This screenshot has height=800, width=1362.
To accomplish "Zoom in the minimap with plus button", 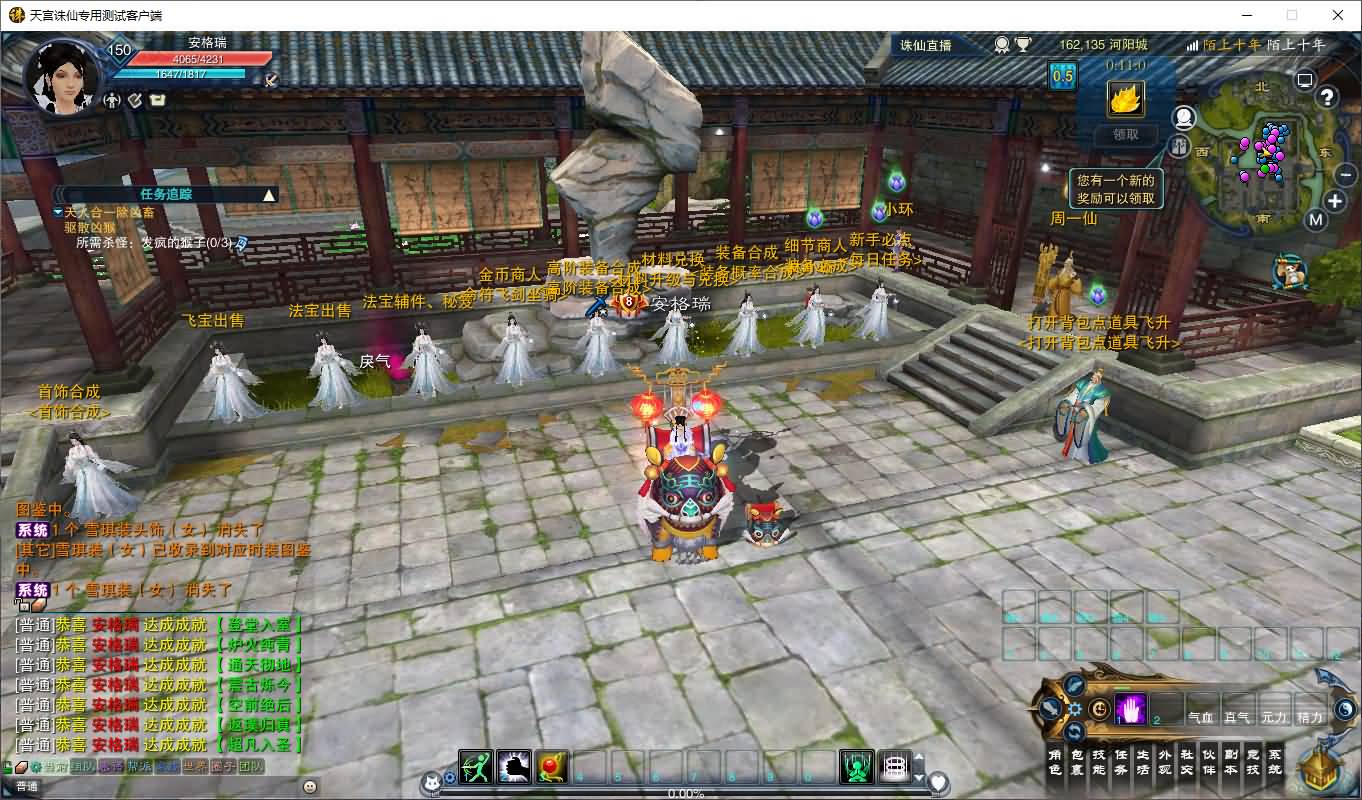I will (1335, 201).
